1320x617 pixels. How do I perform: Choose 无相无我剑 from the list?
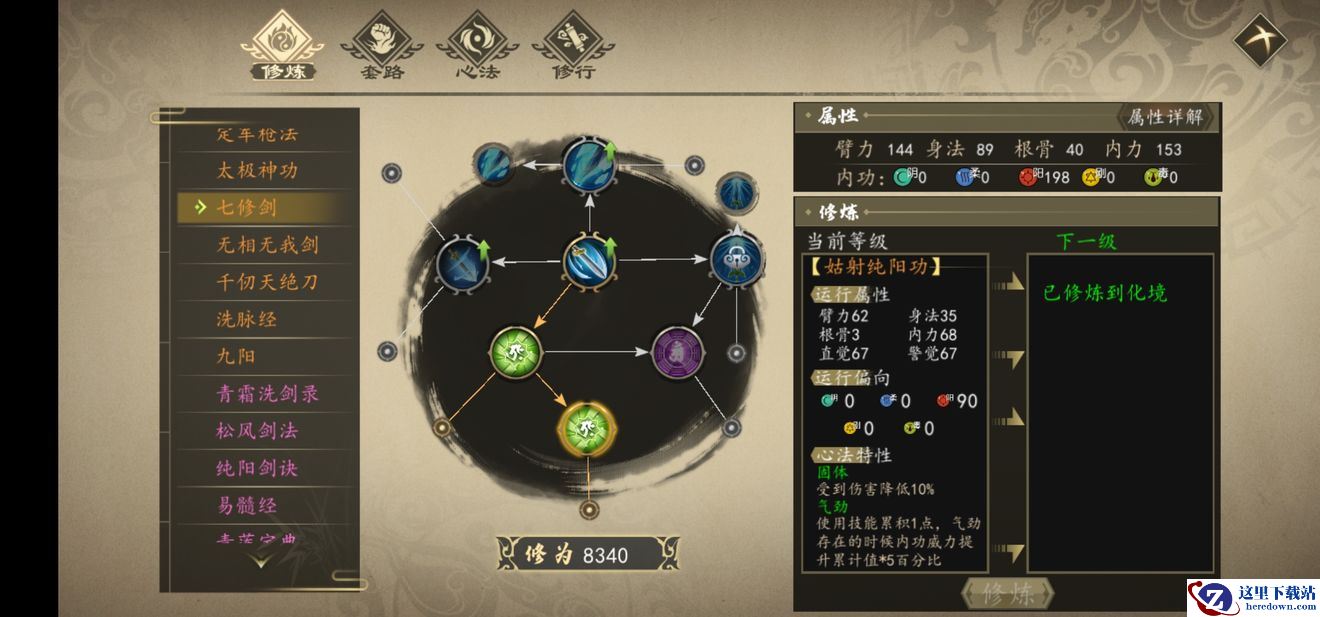click(x=267, y=245)
